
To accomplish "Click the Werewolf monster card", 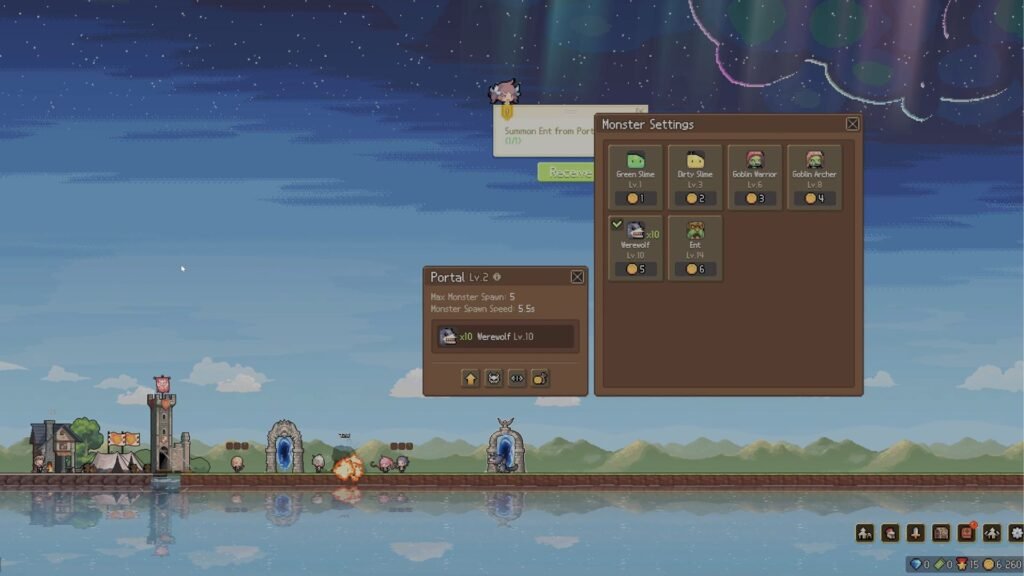I will 635,247.
